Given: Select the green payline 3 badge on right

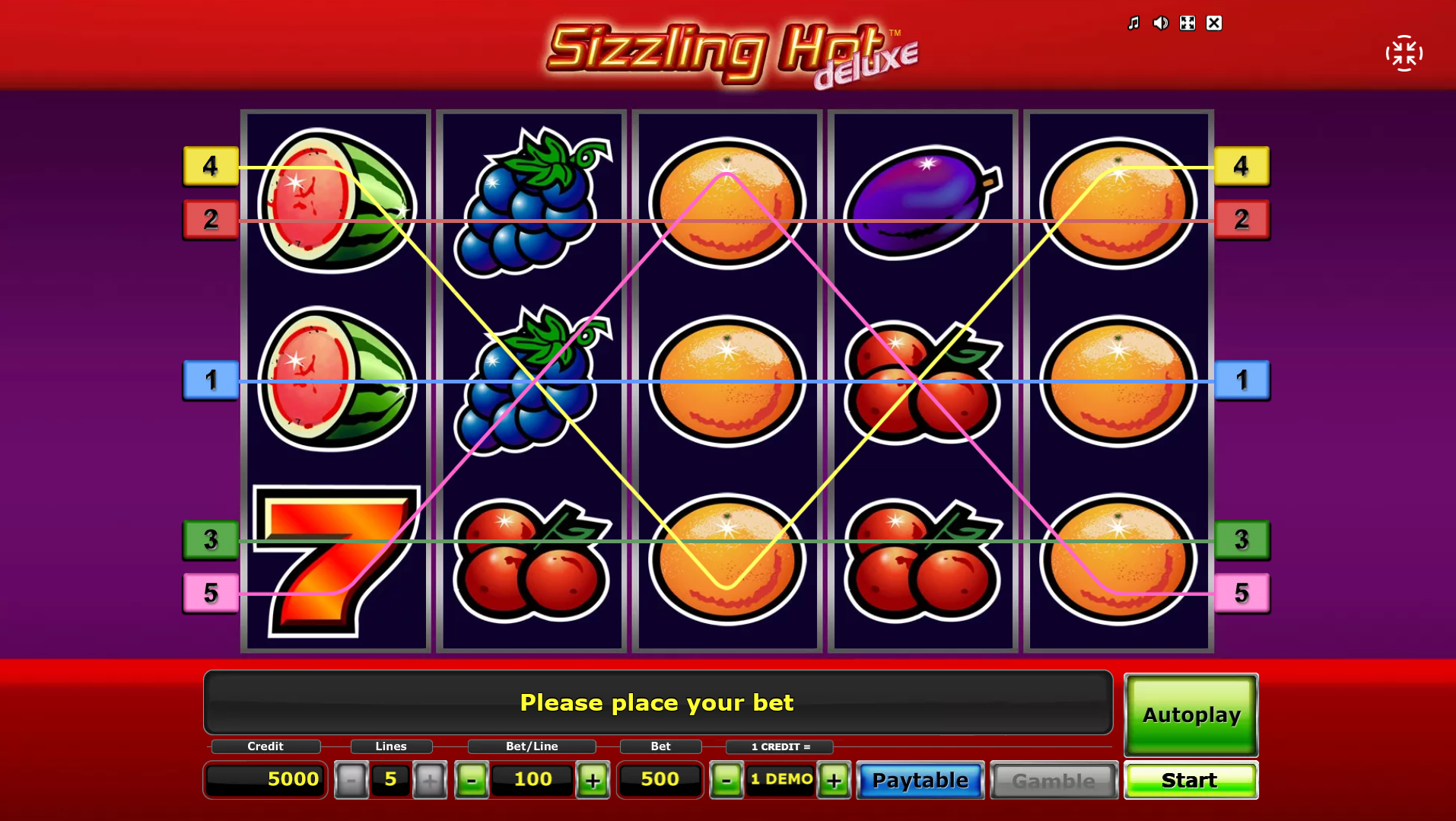Looking at the screenshot, I should [1242, 540].
